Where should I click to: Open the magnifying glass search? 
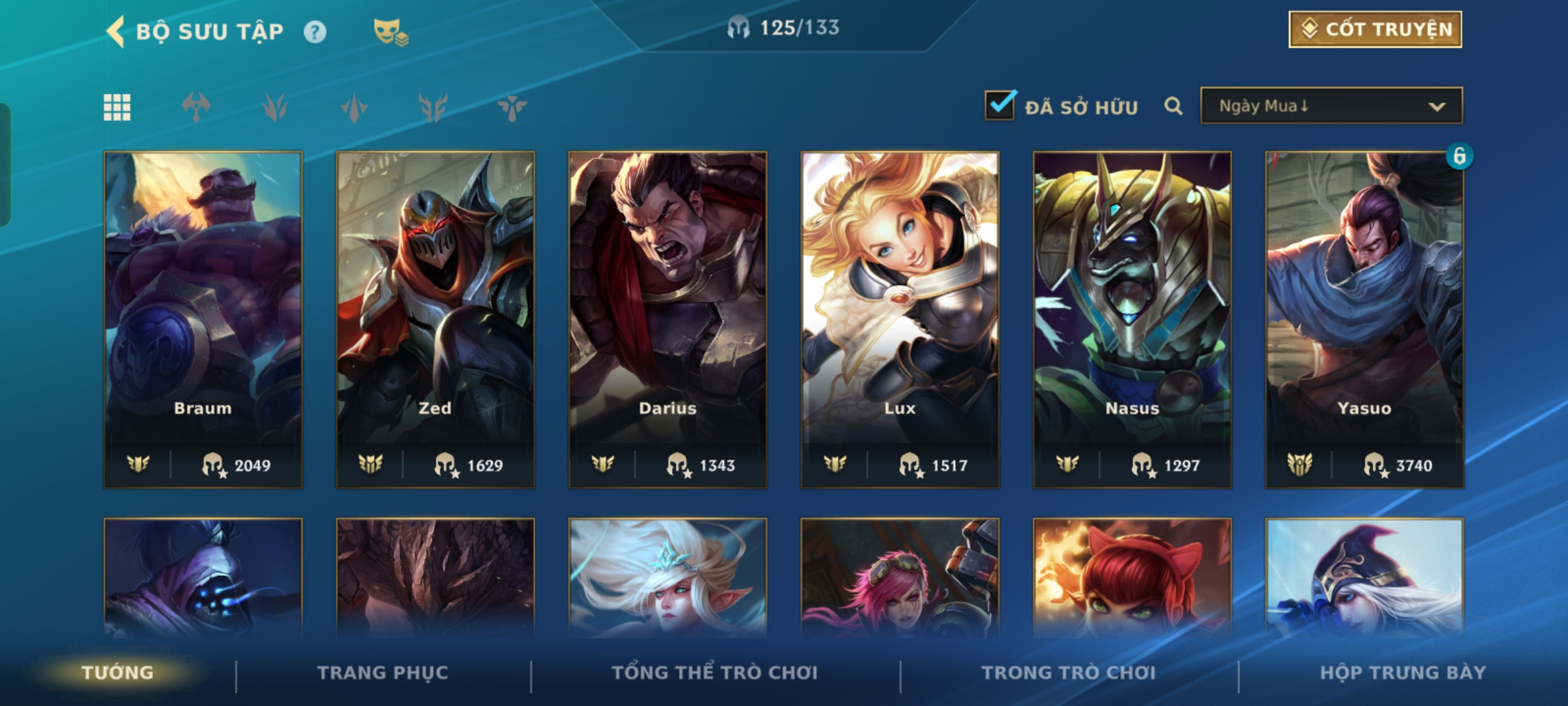(1173, 106)
